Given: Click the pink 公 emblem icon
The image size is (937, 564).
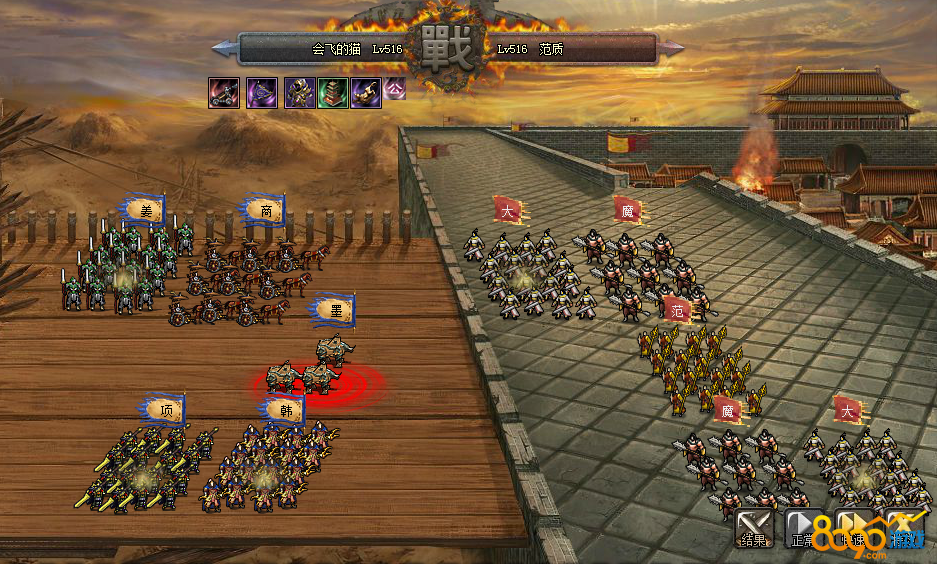Looking at the screenshot, I should 395,88.
